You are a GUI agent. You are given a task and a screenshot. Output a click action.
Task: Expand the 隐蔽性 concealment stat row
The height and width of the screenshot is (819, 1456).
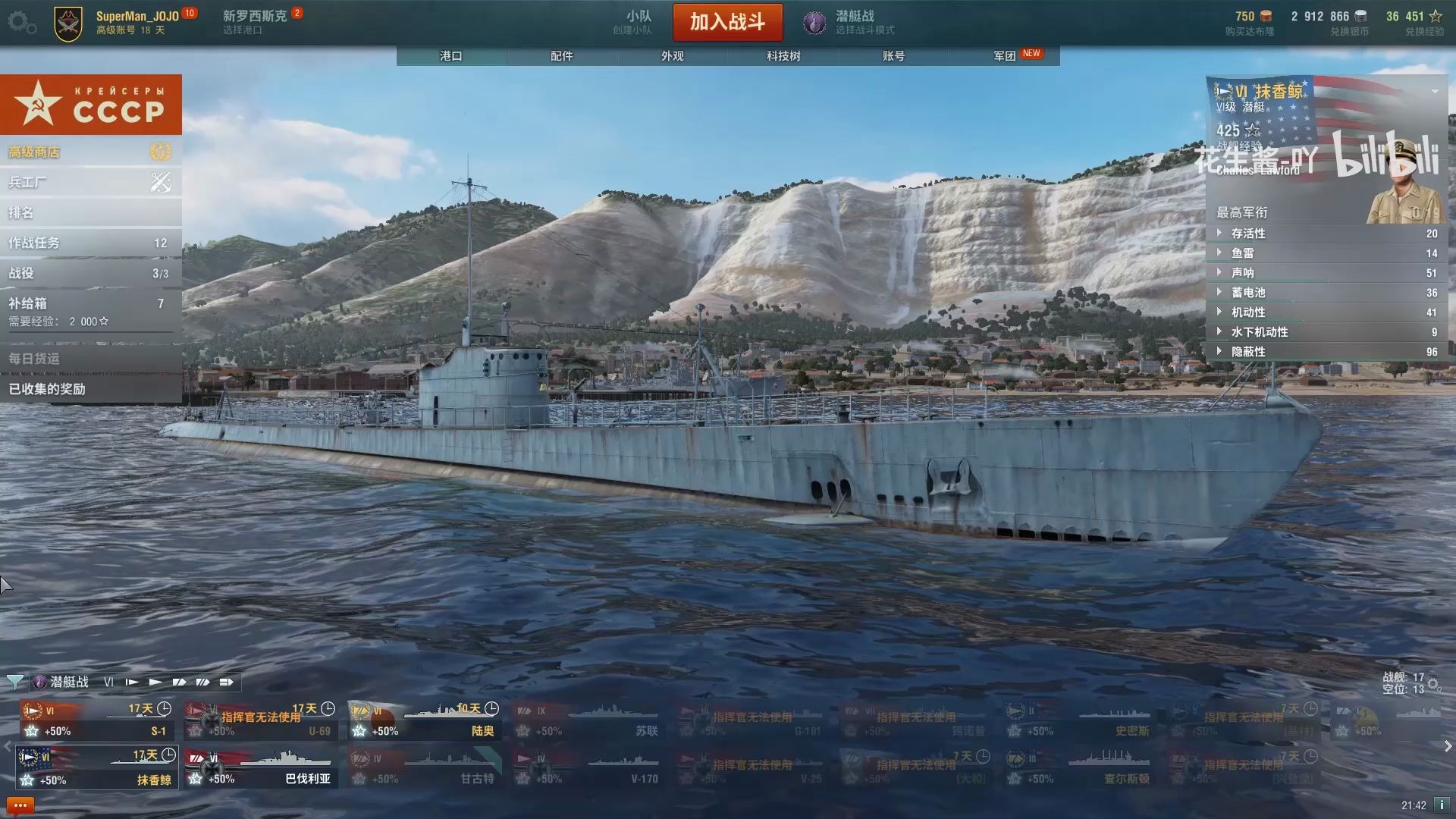pos(1327,352)
